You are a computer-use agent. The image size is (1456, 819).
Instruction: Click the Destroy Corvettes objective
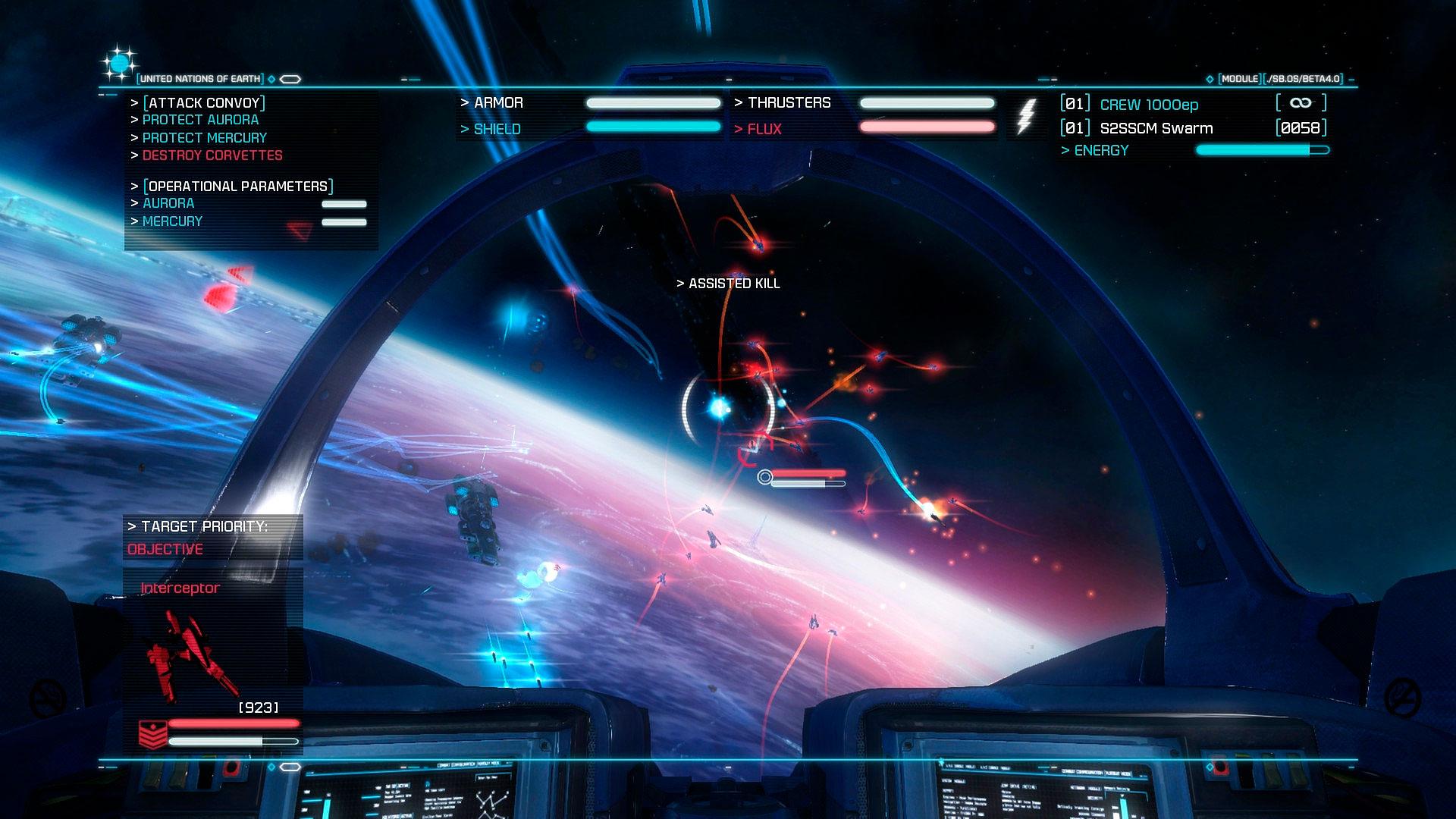point(212,155)
